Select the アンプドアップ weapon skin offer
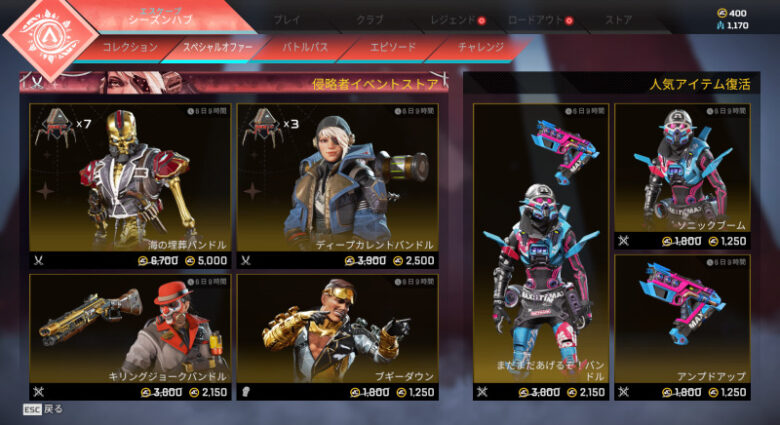Screen dimensions: 780x425 [682, 326]
